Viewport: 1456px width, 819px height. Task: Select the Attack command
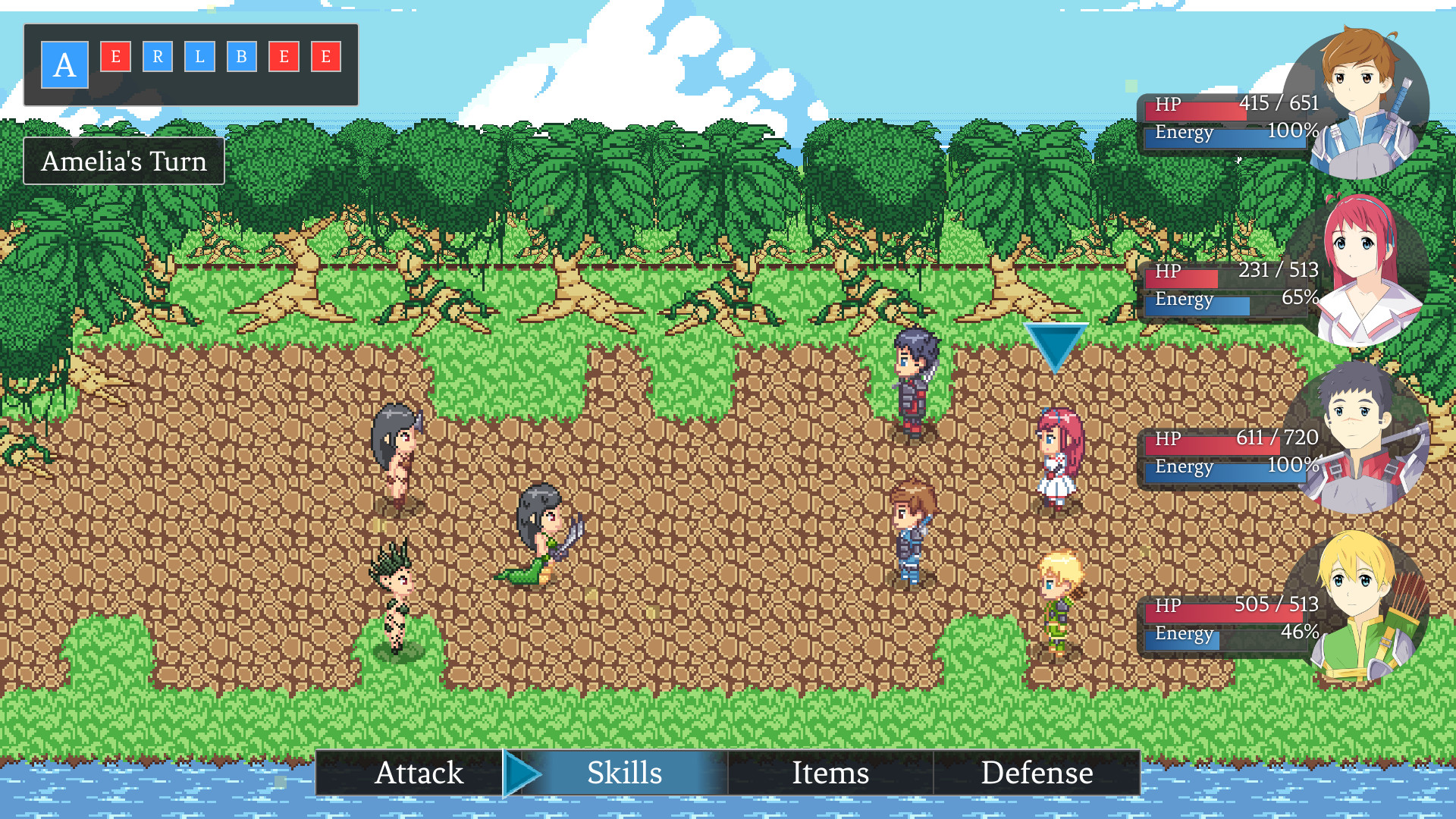pyautogui.click(x=420, y=773)
